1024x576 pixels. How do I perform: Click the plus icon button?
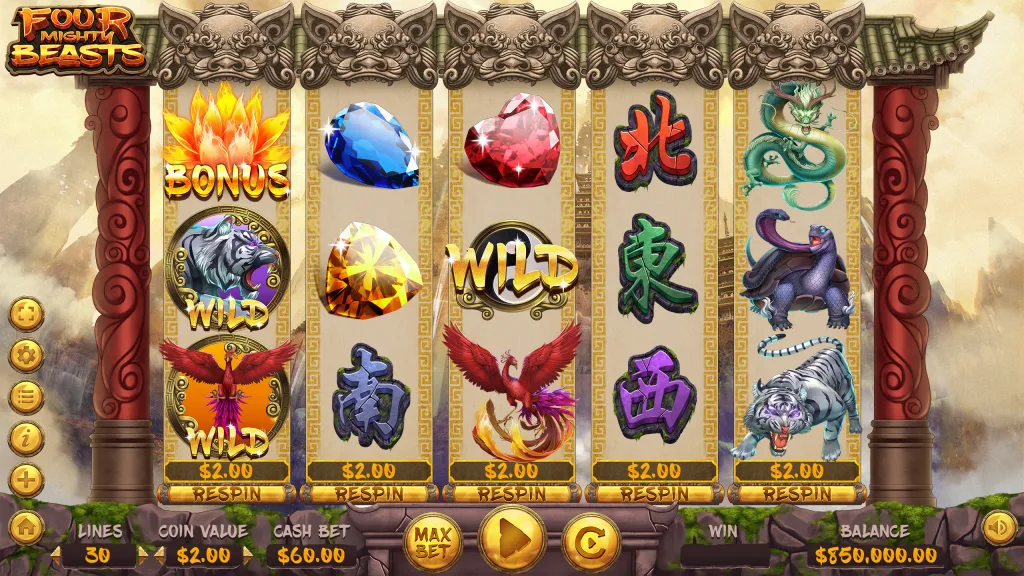tap(26, 480)
